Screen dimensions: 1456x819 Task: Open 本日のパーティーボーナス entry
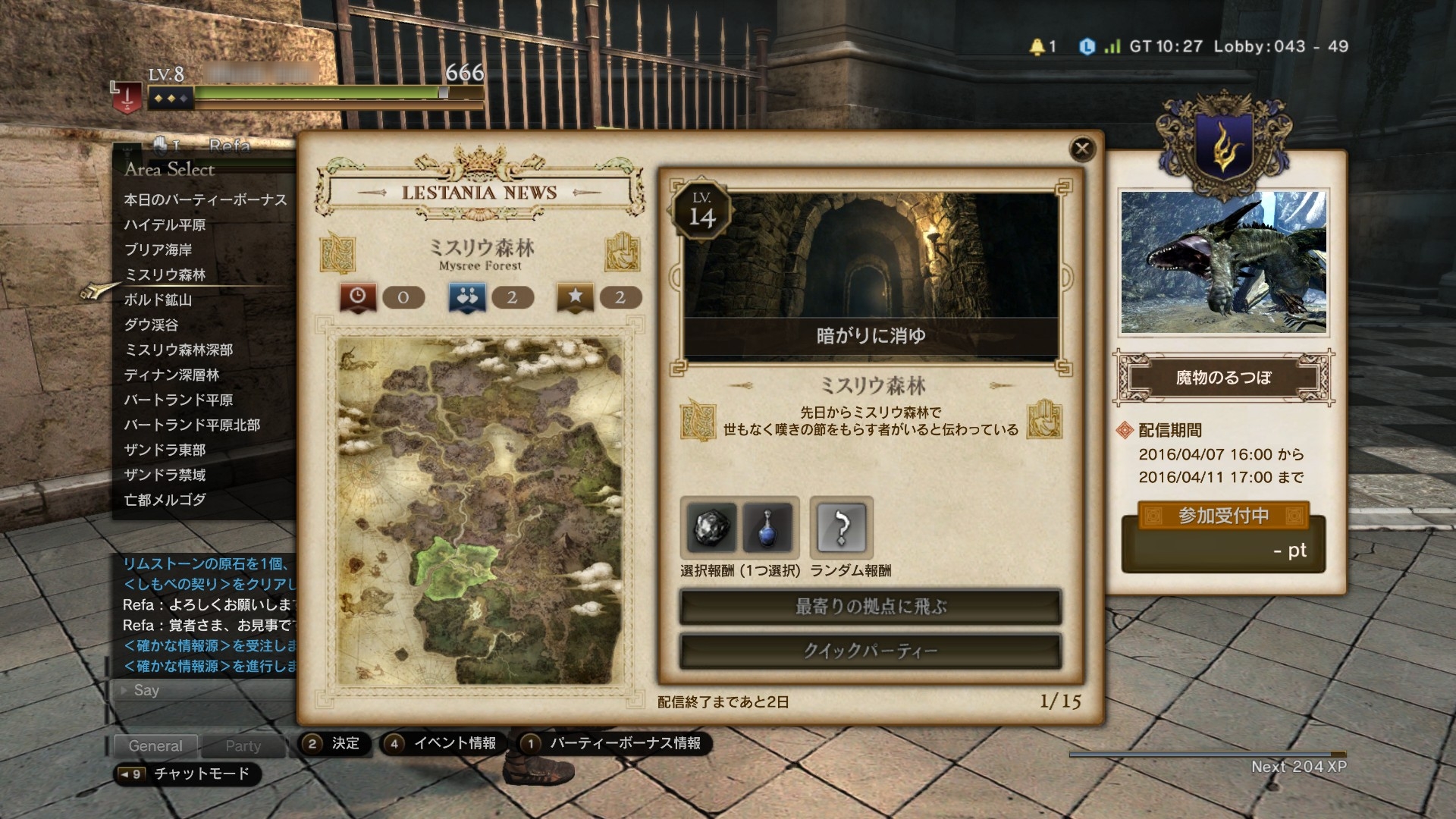(x=206, y=200)
